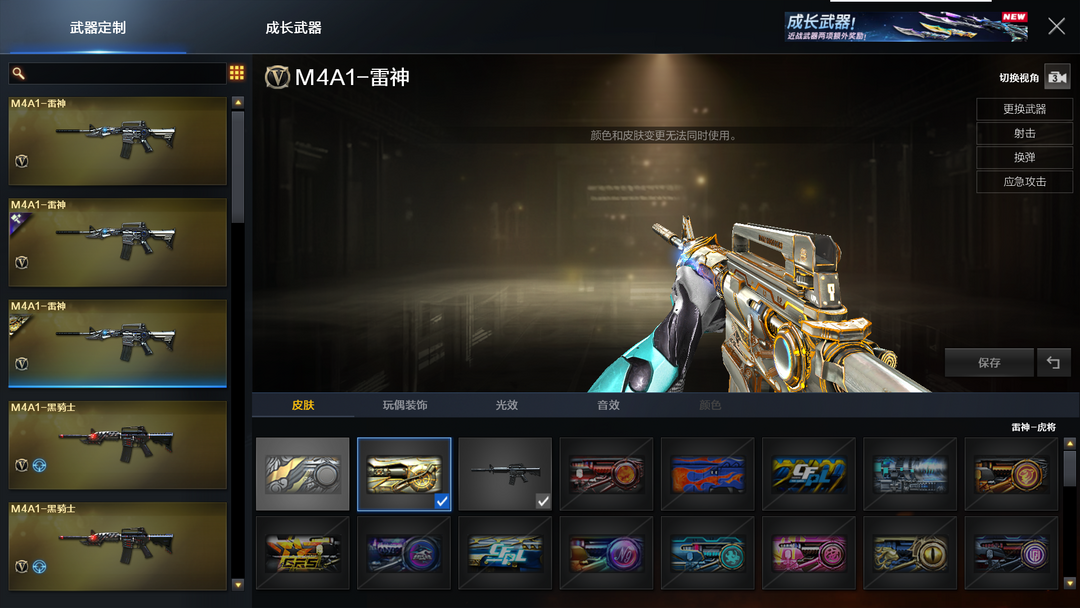Preview the 射击 firing action
1080x608 pixels.
[x=1024, y=133]
